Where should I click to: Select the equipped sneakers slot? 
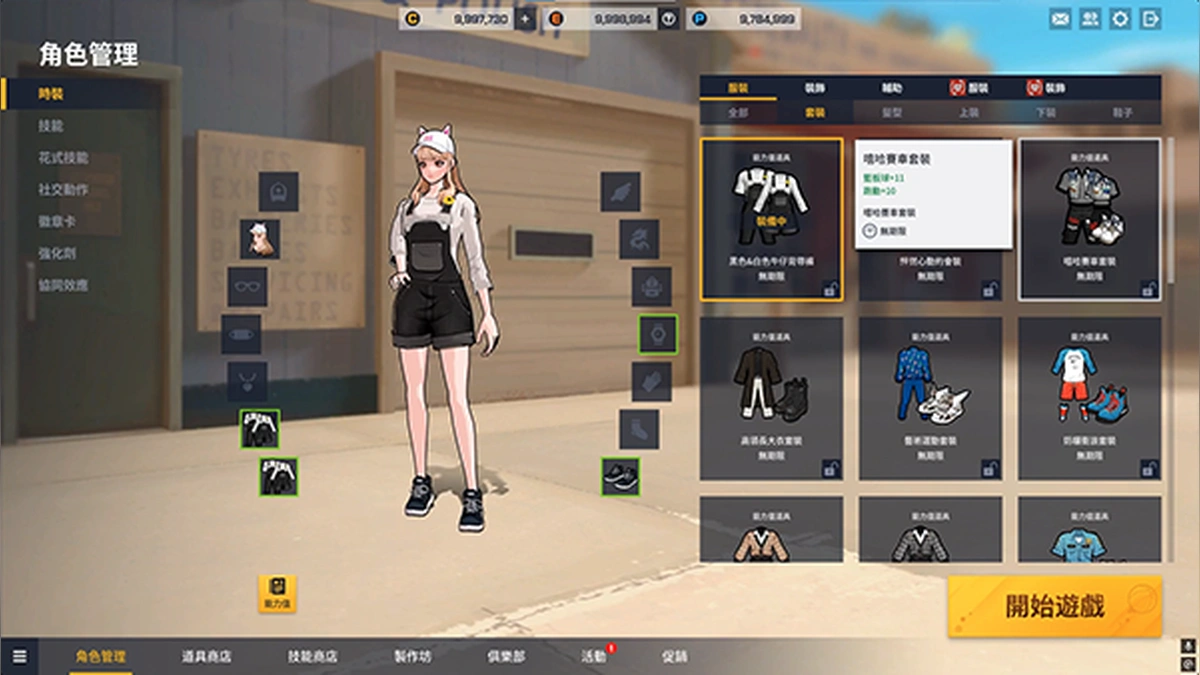(620, 476)
